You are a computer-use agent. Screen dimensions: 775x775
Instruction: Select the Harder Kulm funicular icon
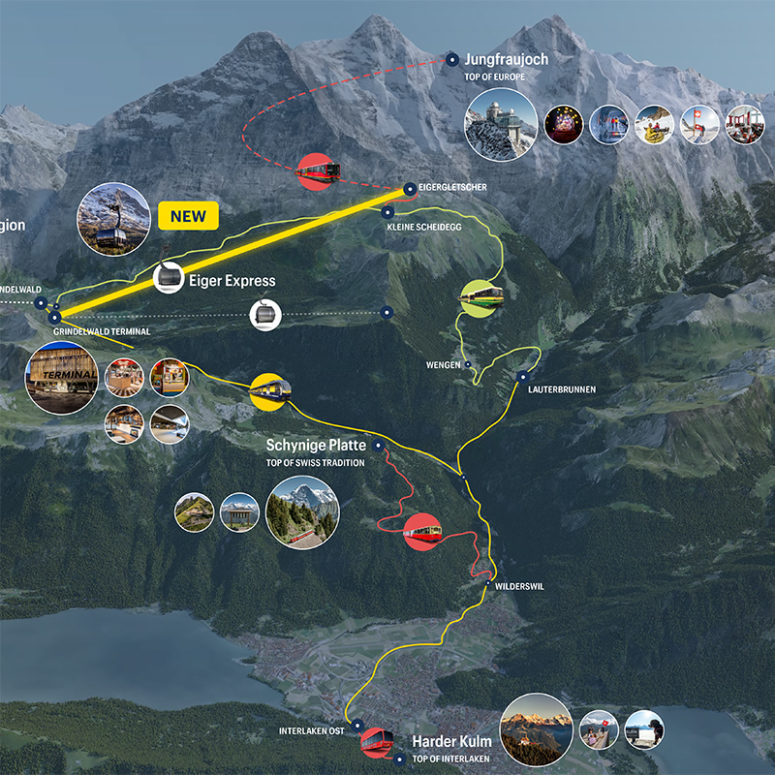377,741
